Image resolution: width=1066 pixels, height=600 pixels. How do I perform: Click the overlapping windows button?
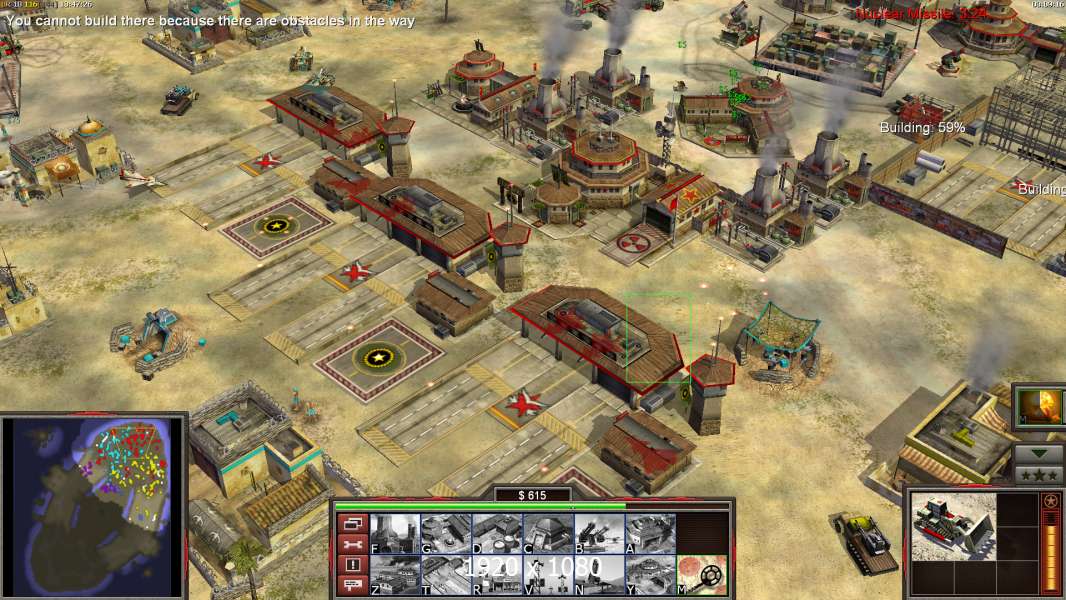click(351, 523)
